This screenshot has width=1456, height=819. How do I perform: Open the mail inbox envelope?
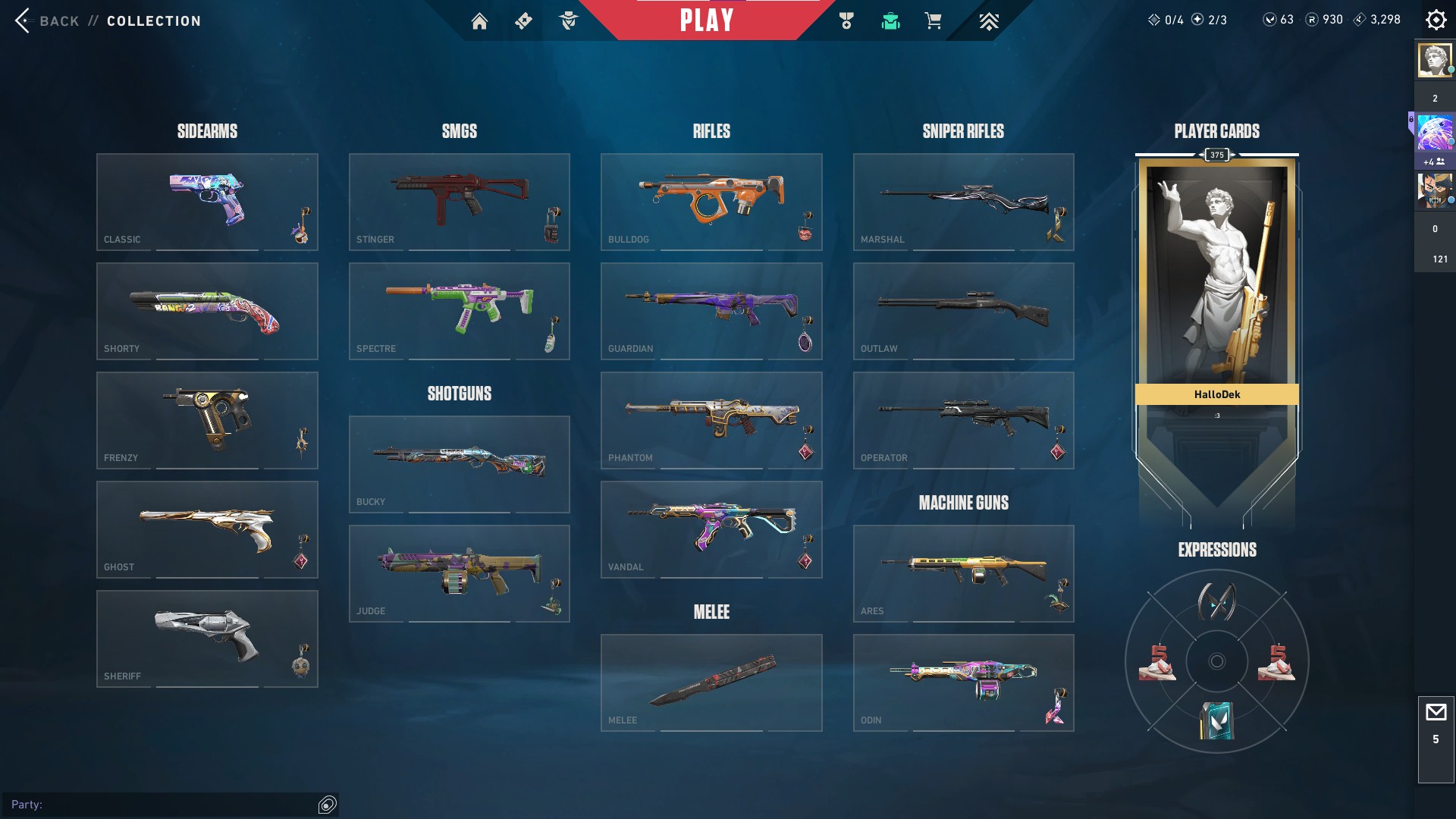point(1436,712)
